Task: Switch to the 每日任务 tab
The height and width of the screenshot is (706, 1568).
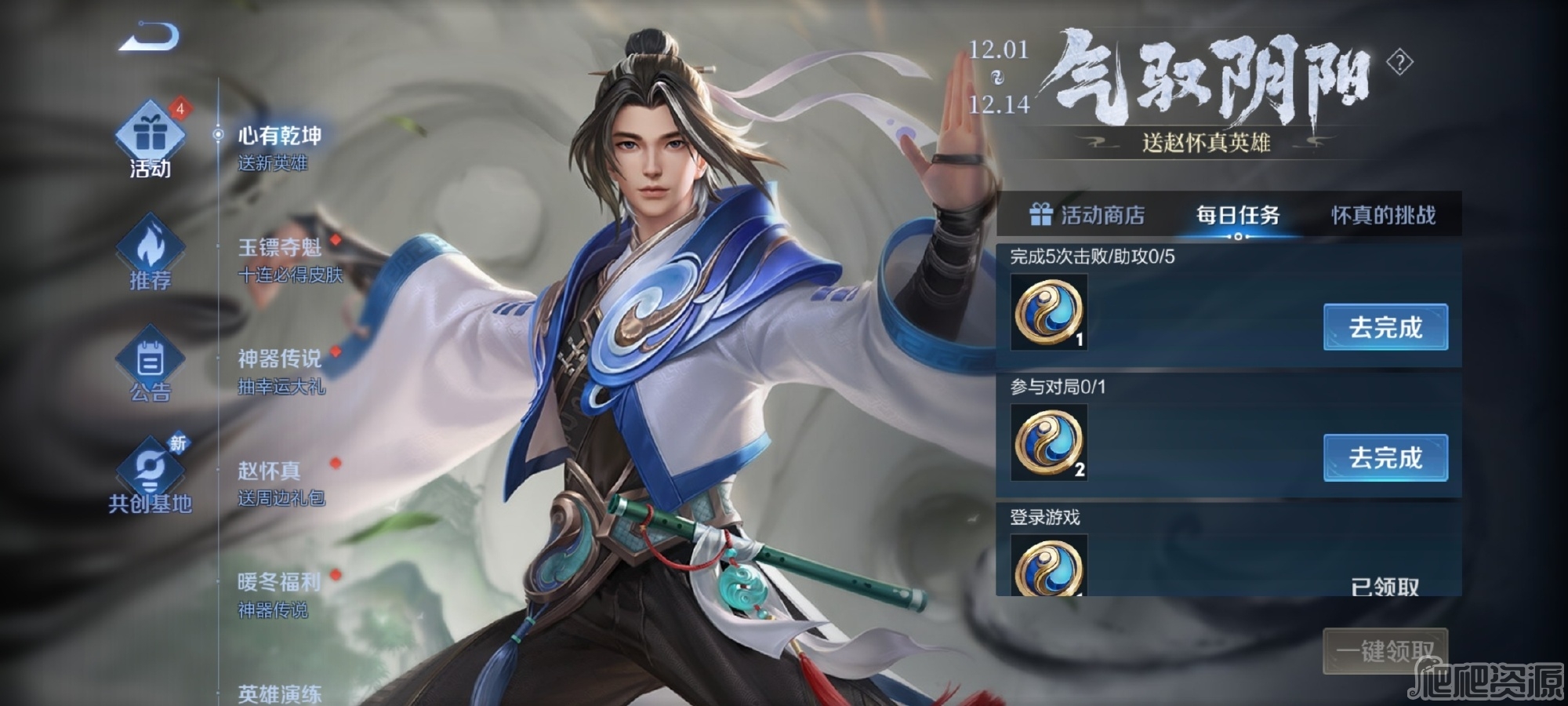Action: coord(1238,215)
